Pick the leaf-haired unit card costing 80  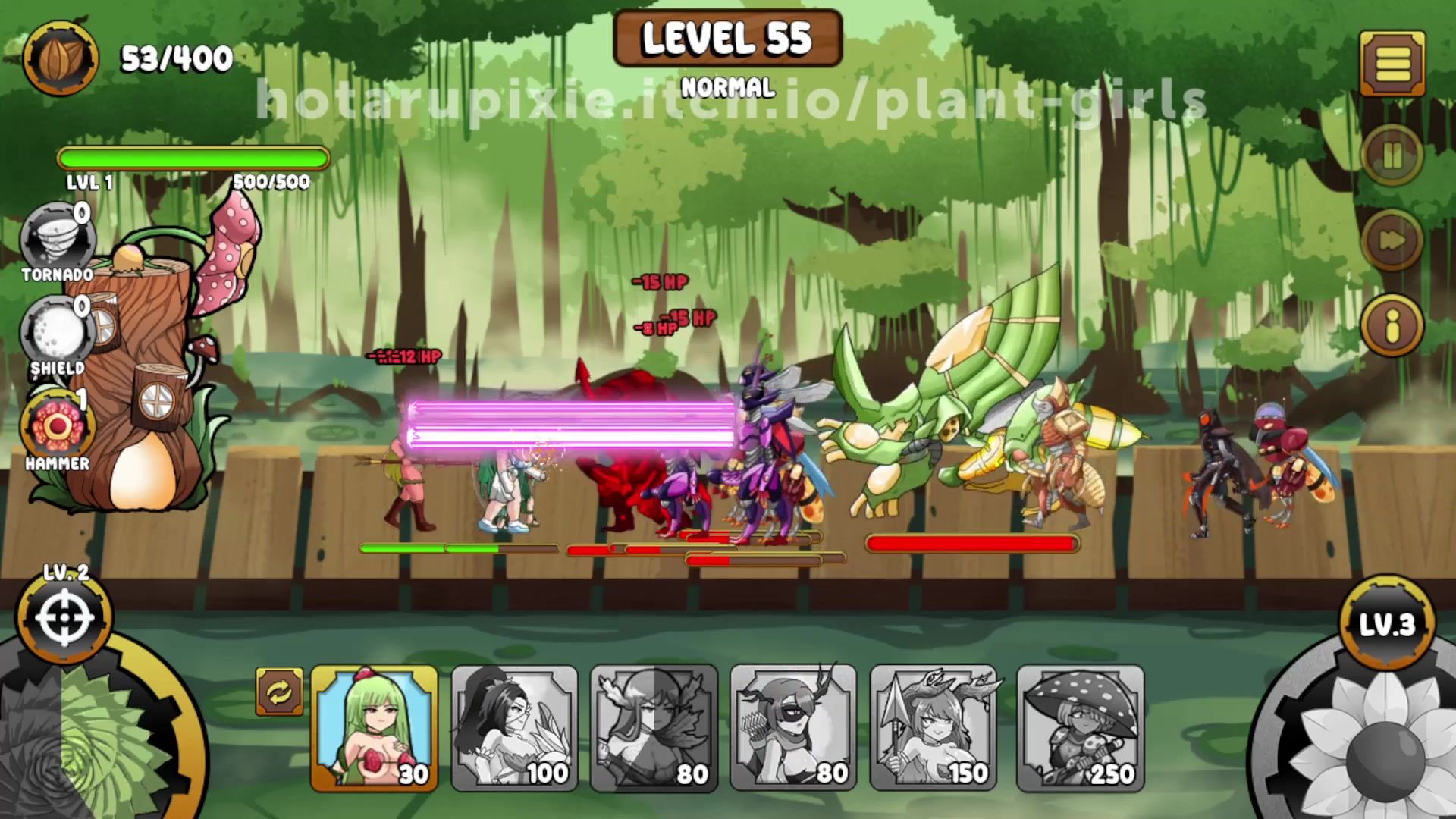pyautogui.click(x=654, y=728)
